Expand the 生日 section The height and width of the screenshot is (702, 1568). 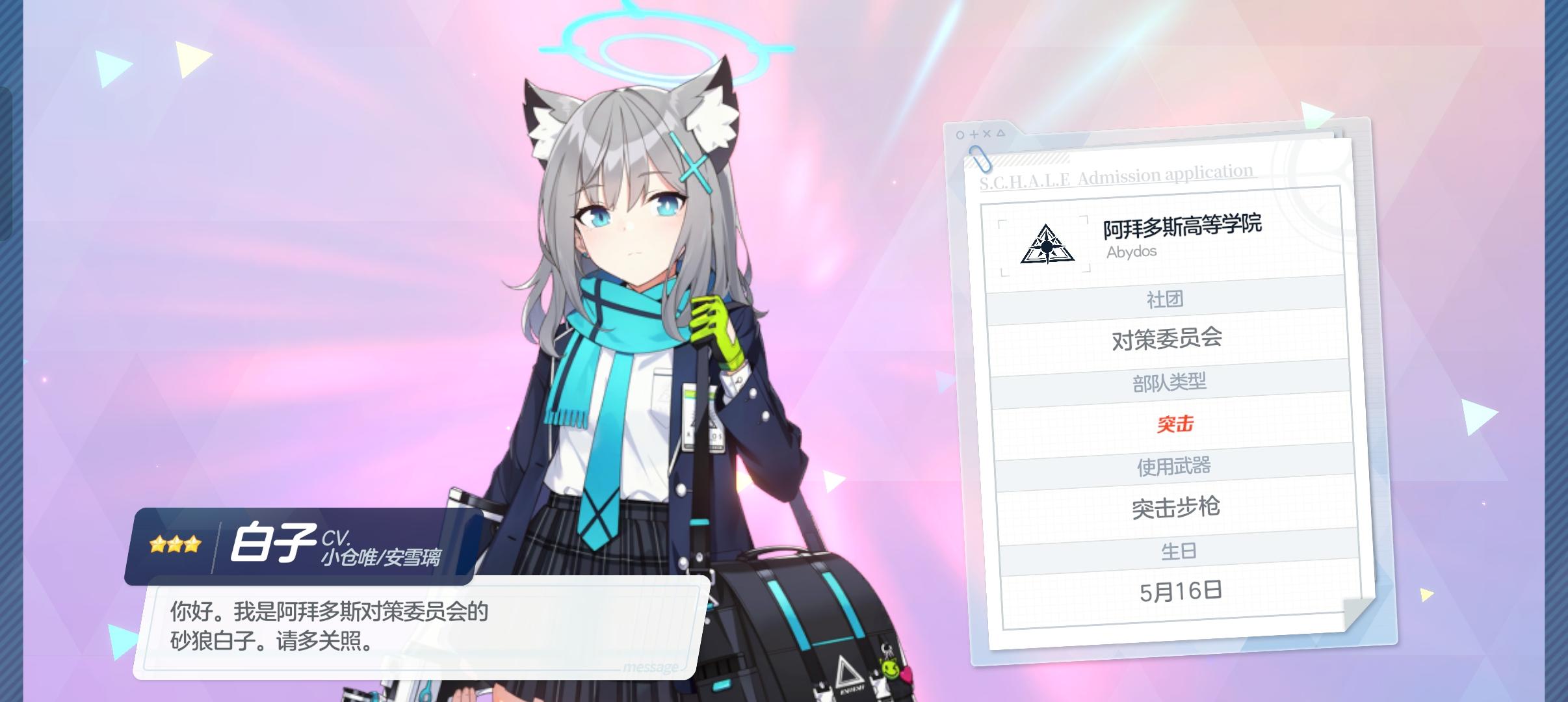click(x=1177, y=549)
